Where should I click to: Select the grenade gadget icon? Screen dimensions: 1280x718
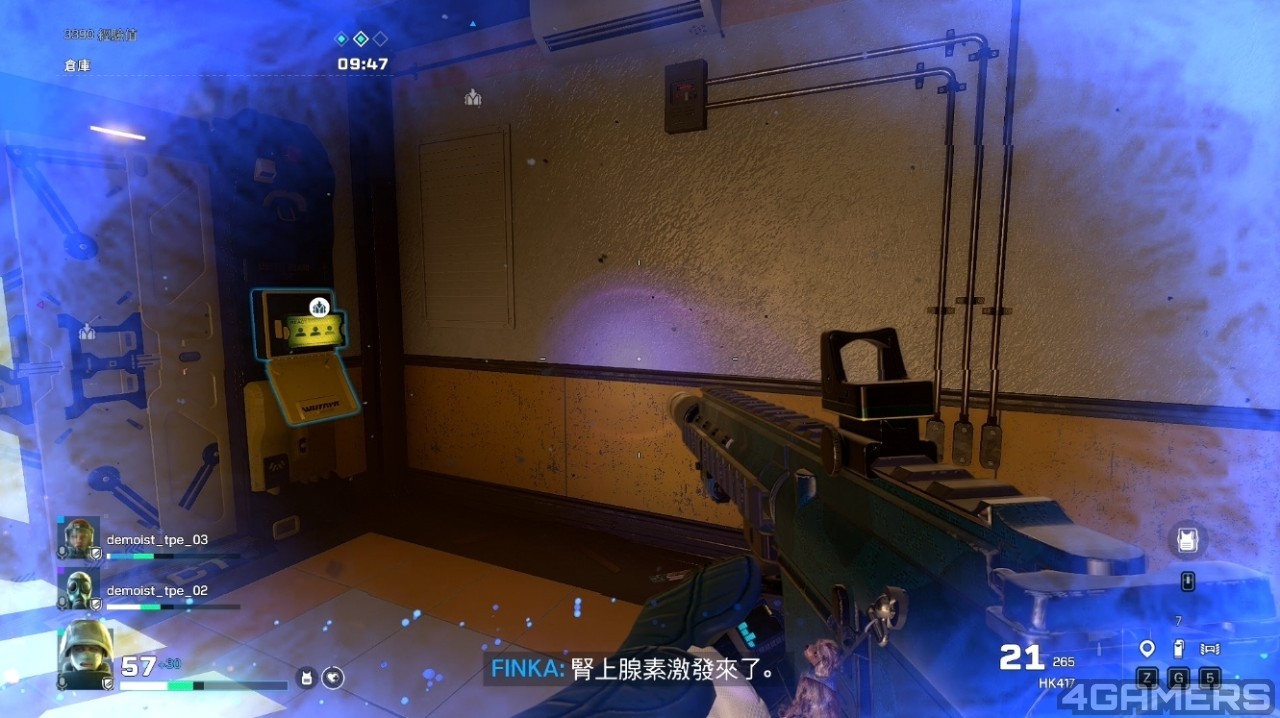(1178, 648)
